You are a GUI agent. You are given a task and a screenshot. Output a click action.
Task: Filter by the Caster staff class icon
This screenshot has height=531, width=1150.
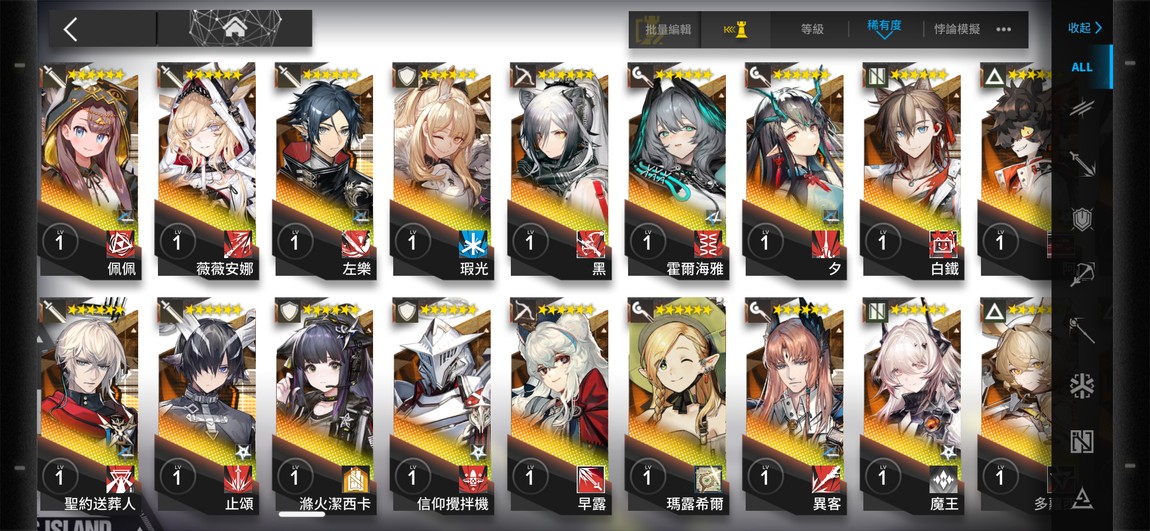[x=1082, y=330]
